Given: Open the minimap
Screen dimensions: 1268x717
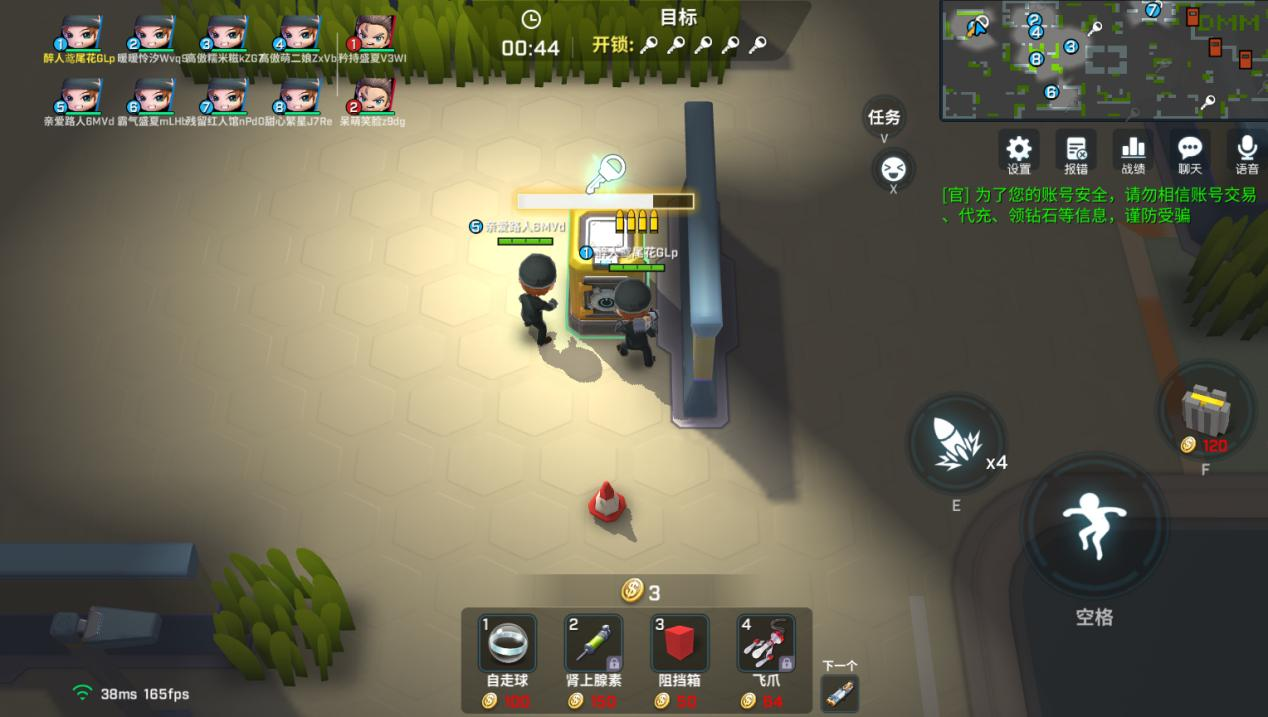Looking at the screenshot, I should (1102, 60).
